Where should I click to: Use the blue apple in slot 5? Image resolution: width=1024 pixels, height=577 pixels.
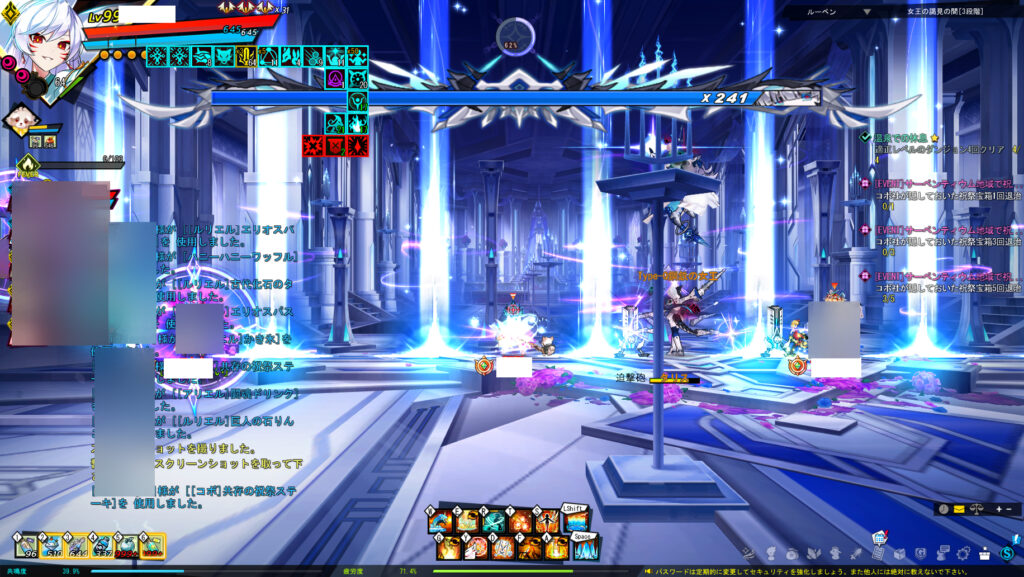click(127, 546)
